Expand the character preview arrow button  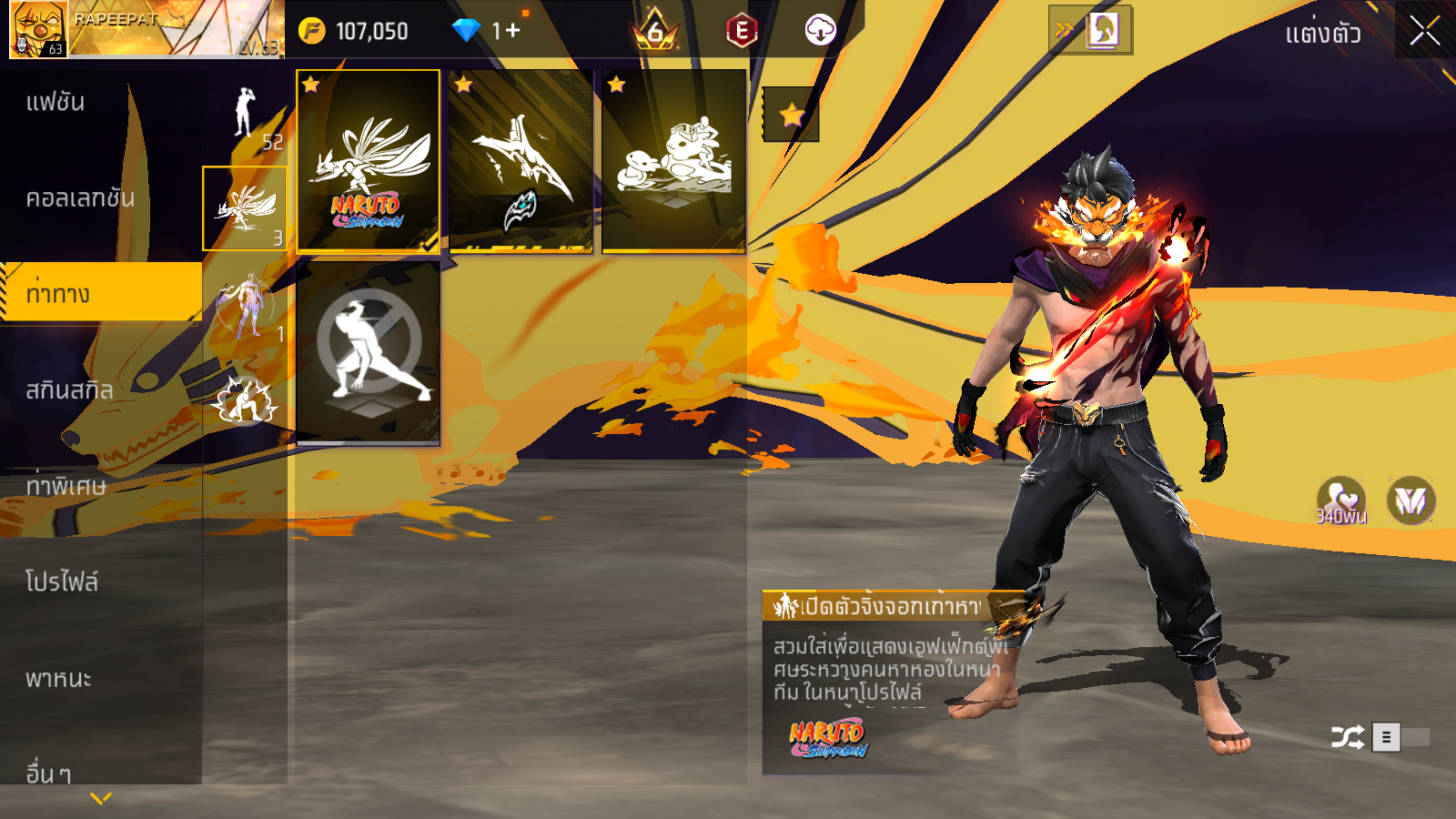[x=1090, y=30]
